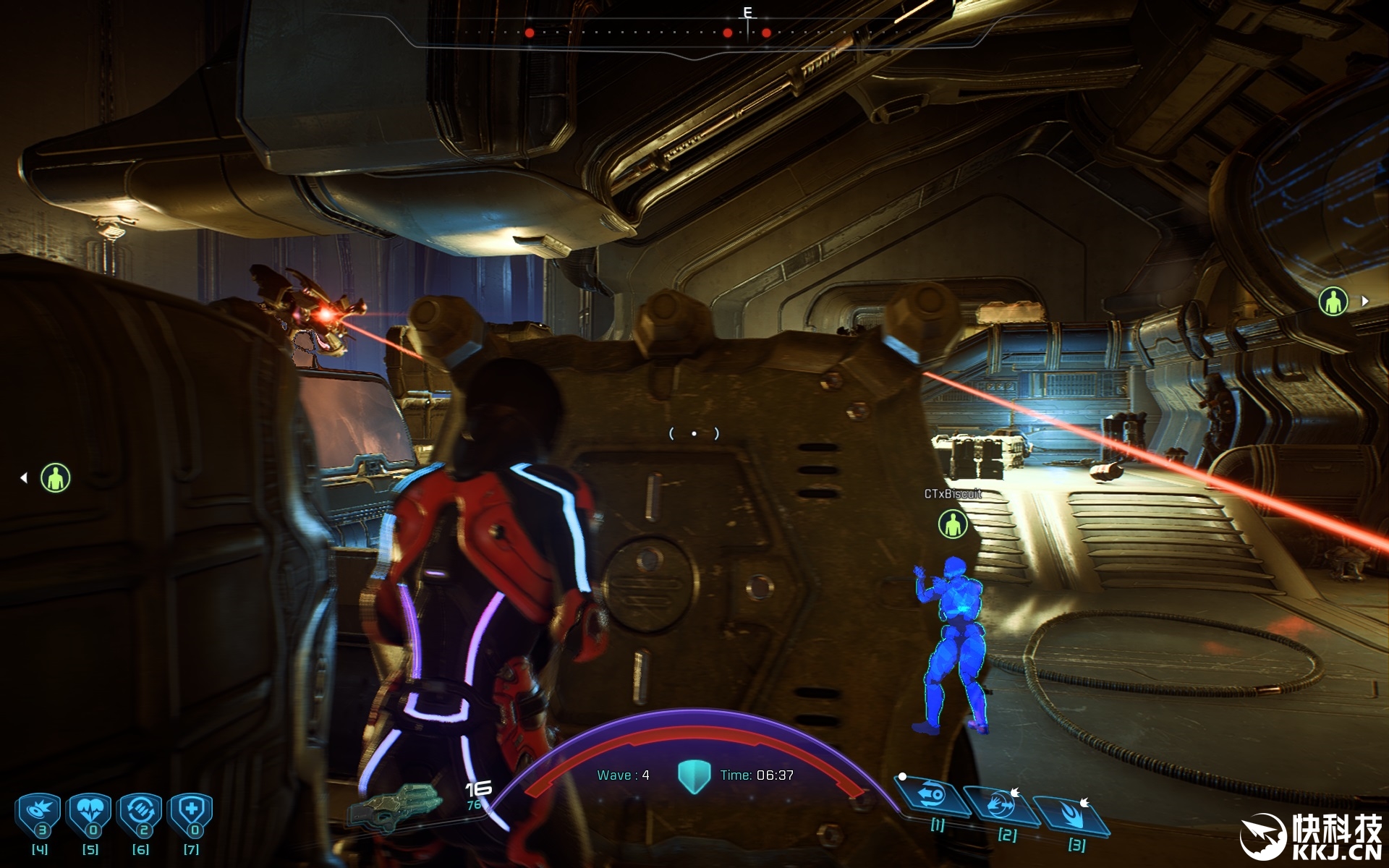Viewport: 1389px width, 868px height.
Task: Cast the flame-shaped Charge ability
Action: pyautogui.click(x=1071, y=815)
